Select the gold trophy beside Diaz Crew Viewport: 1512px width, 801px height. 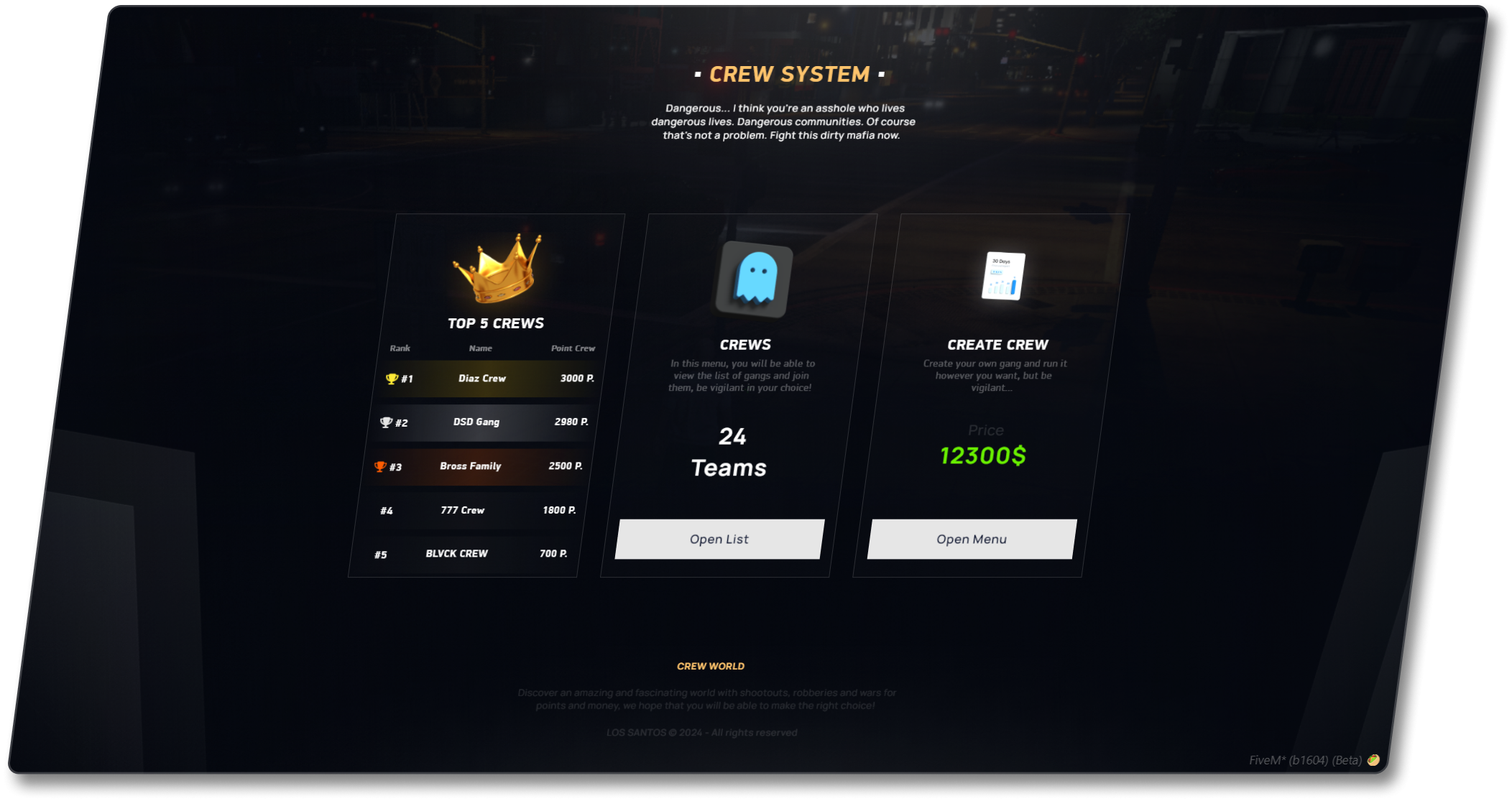pos(392,376)
